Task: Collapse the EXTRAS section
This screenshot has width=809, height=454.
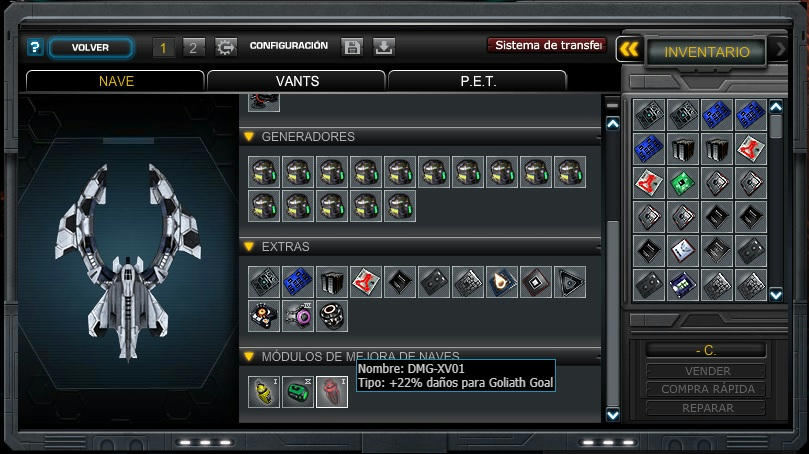Action: [x=249, y=246]
